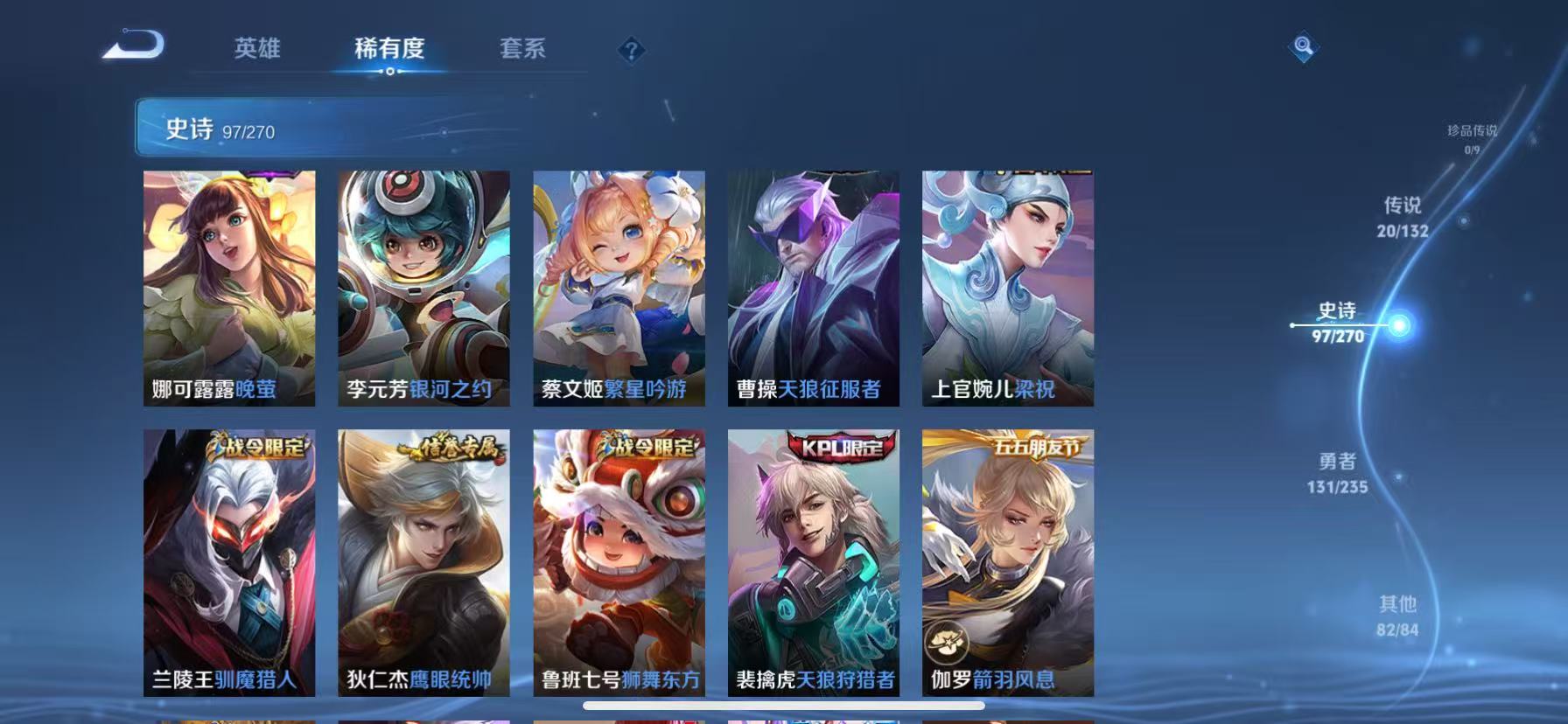
Task: Switch to the 套系 tab
Action: coord(521,50)
